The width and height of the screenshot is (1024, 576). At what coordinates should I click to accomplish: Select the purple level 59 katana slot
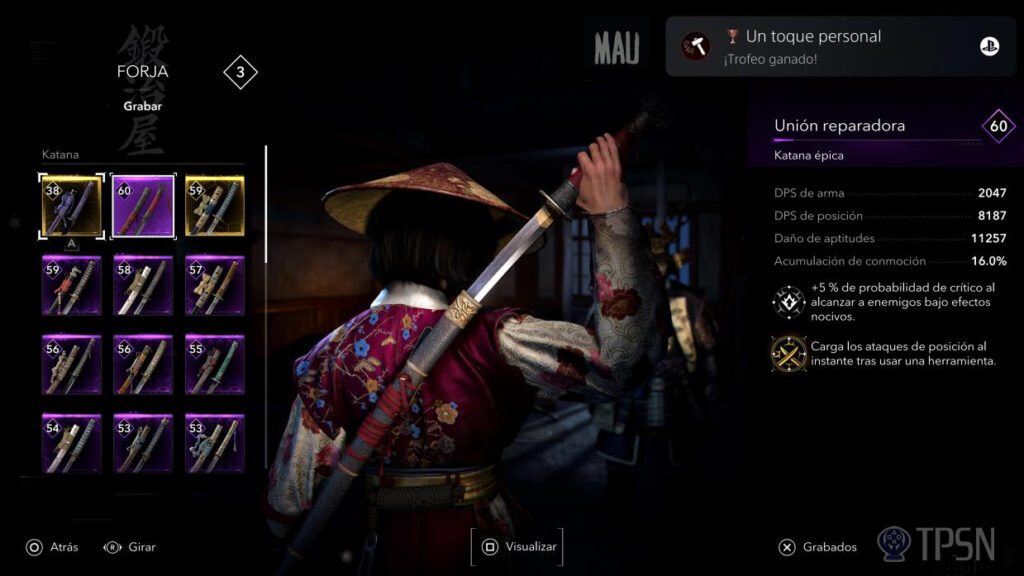(71, 285)
